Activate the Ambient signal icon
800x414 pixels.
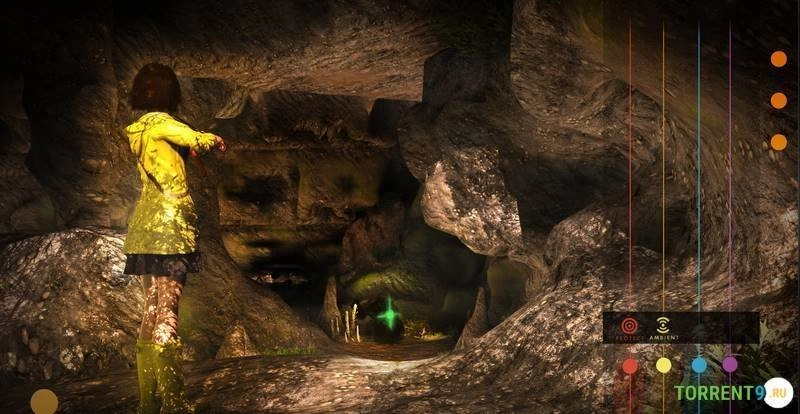pos(662,325)
